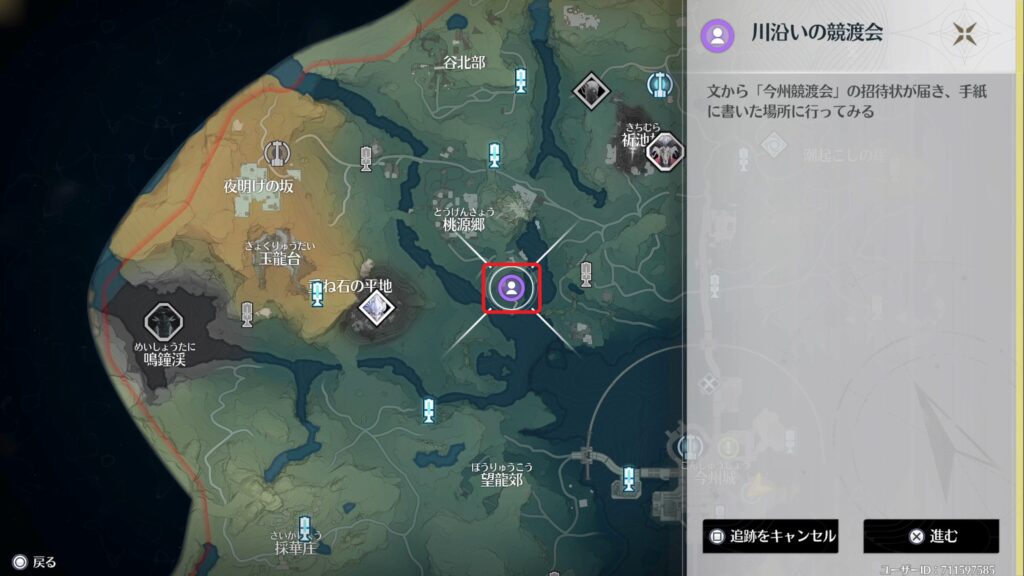Pick the teleport beacon directly above 桃源郷
Image resolution: width=1024 pixels, height=576 pixels.
pos(494,154)
